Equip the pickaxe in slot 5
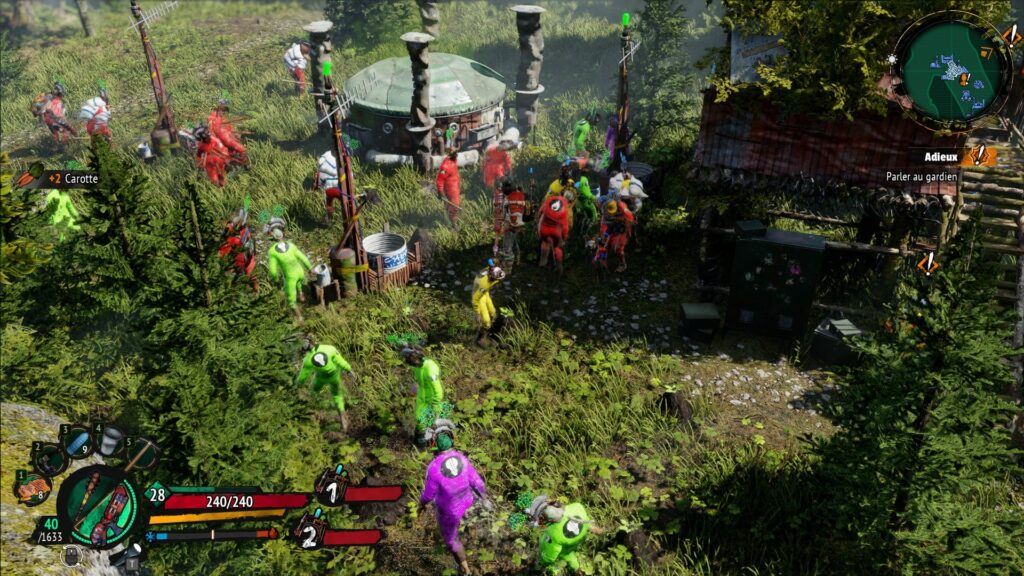This screenshot has width=1024, height=576. [141, 452]
